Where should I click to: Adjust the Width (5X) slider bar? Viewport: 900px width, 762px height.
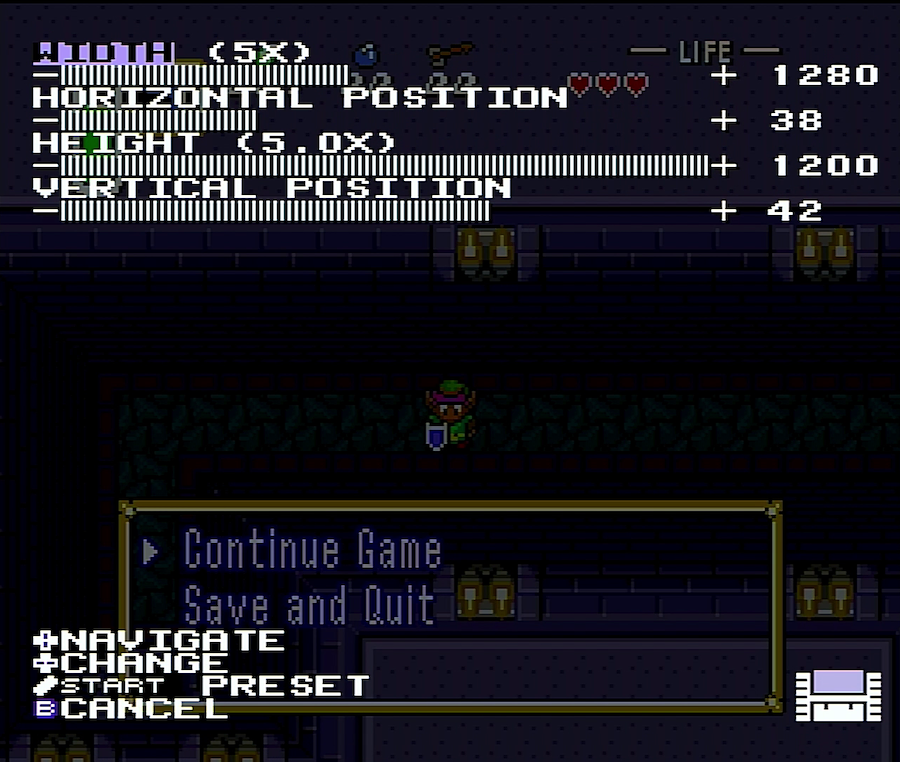coord(204,75)
